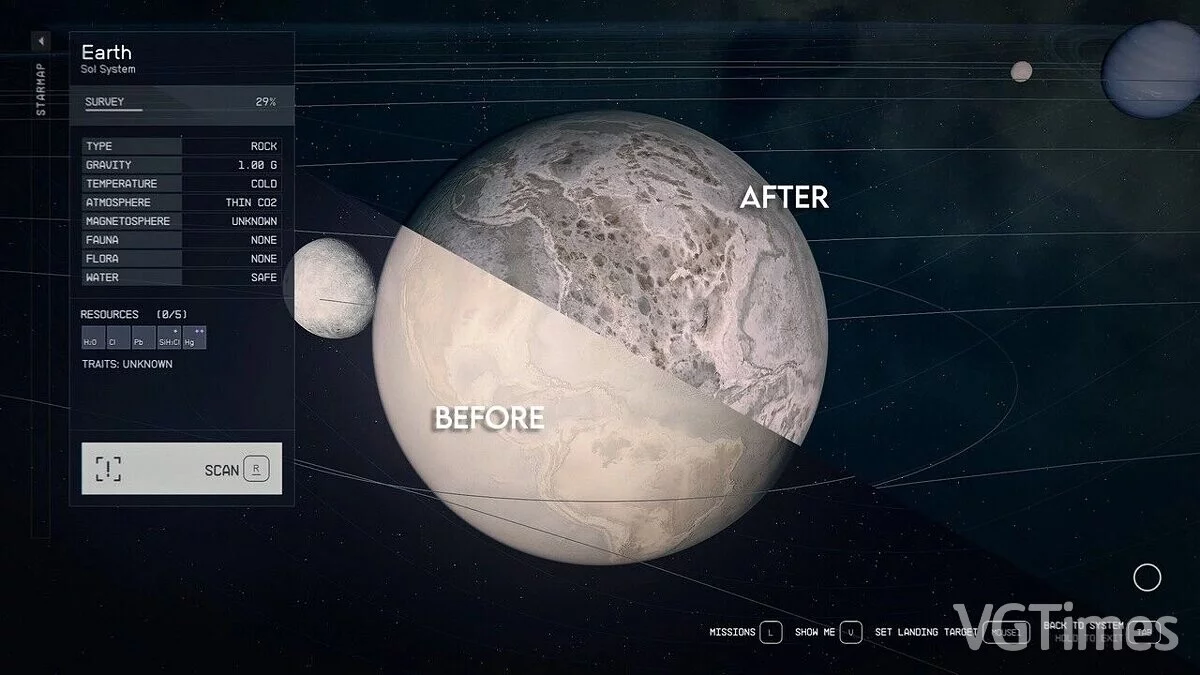Select the Pb lead resource tile
This screenshot has height=675, width=1200.
click(x=137, y=338)
